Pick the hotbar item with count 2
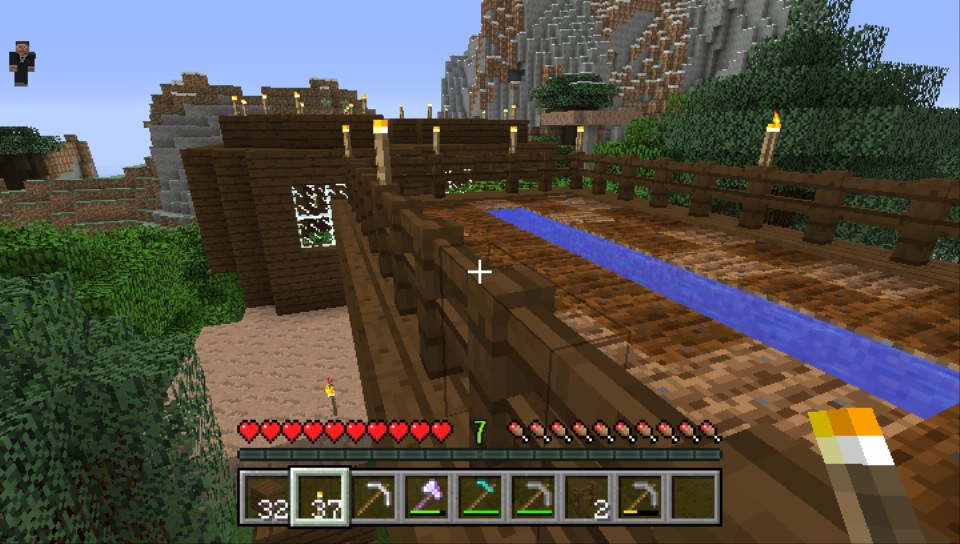 pyautogui.click(x=586, y=497)
